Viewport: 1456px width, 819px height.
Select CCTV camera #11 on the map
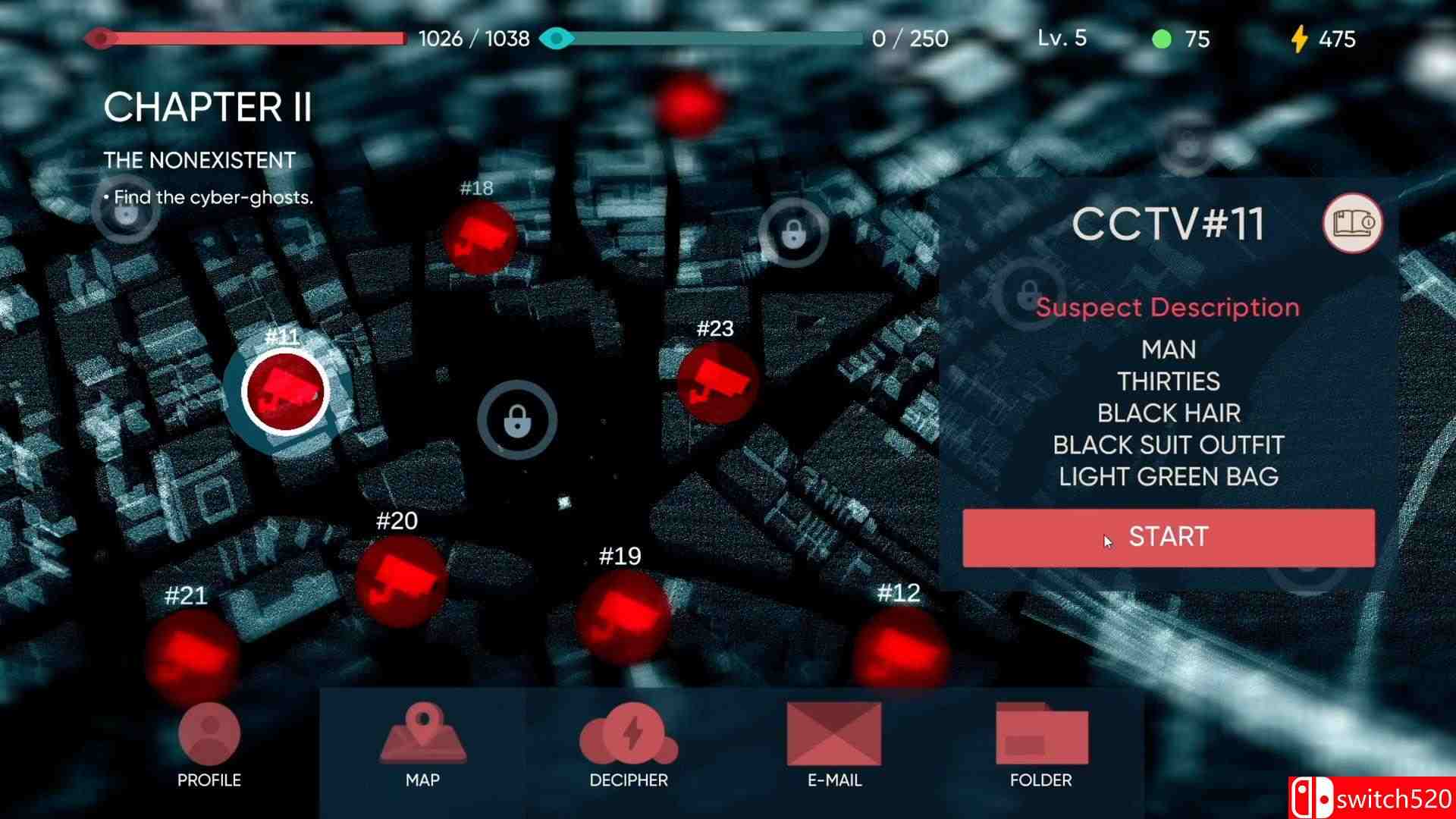coord(284,391)
